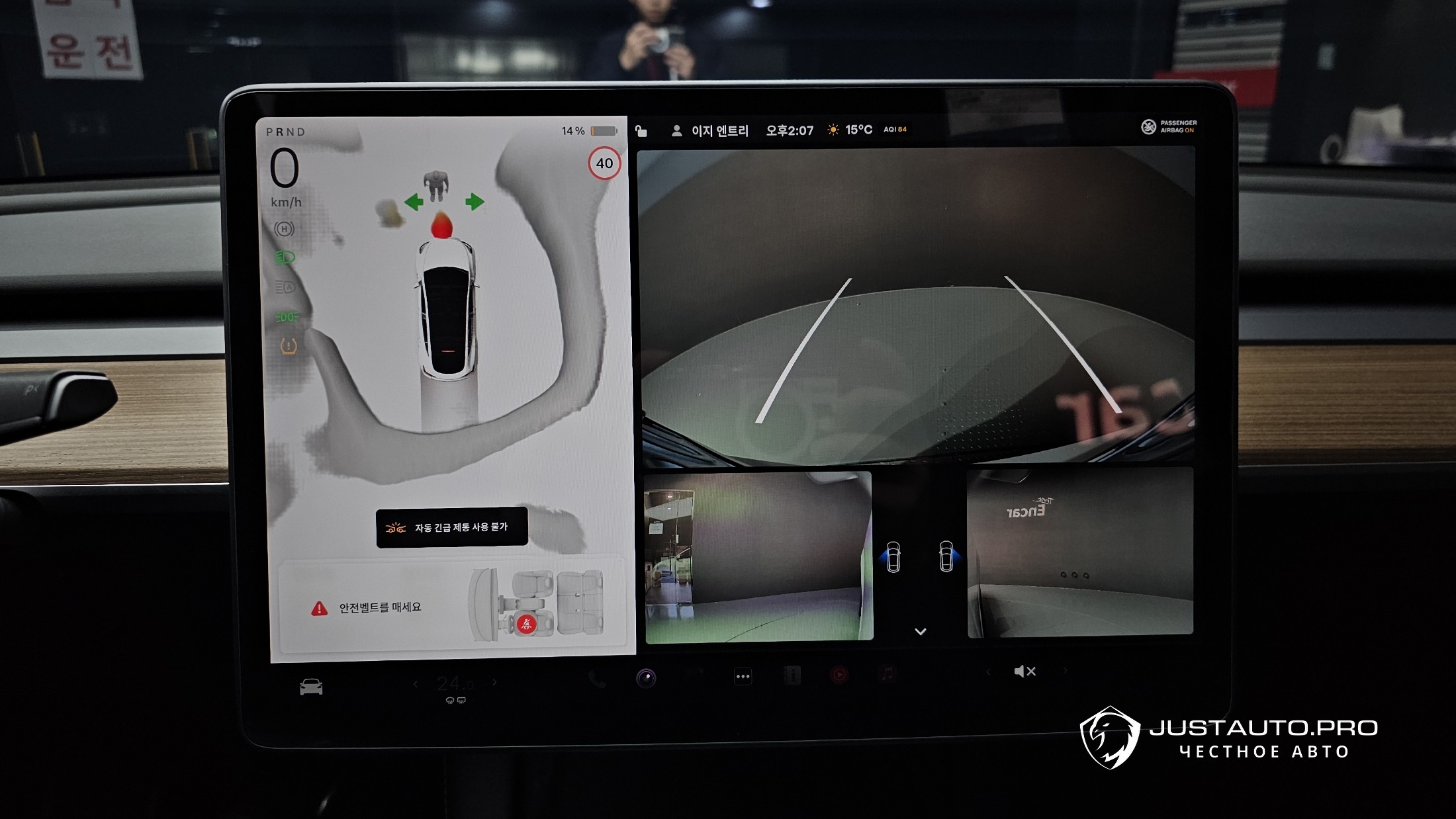Tap the lock icon in status bar
Screen dimensions: 1456x819
tap(641, 131)
